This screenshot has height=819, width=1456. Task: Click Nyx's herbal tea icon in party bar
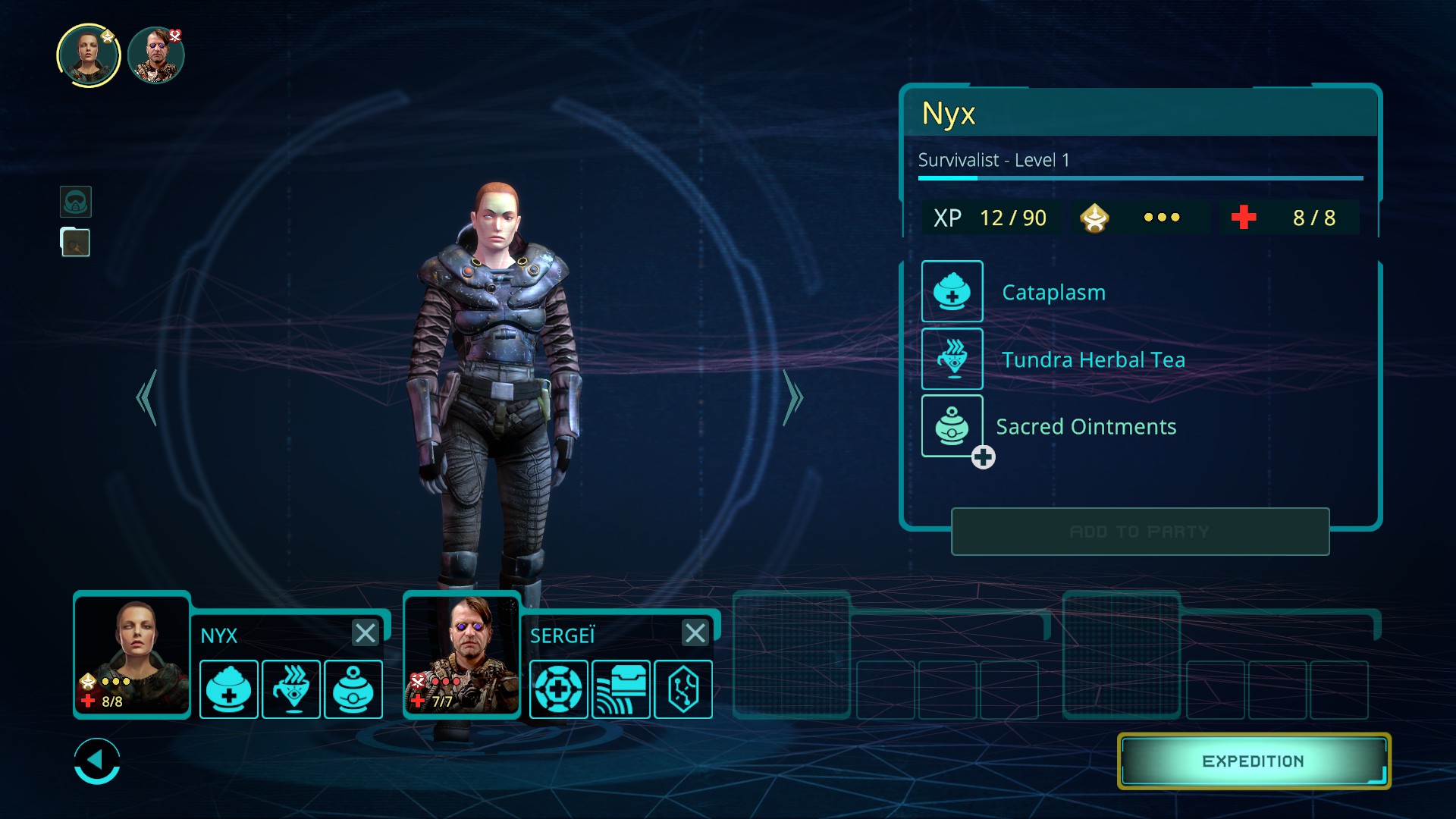pos(291,689)
